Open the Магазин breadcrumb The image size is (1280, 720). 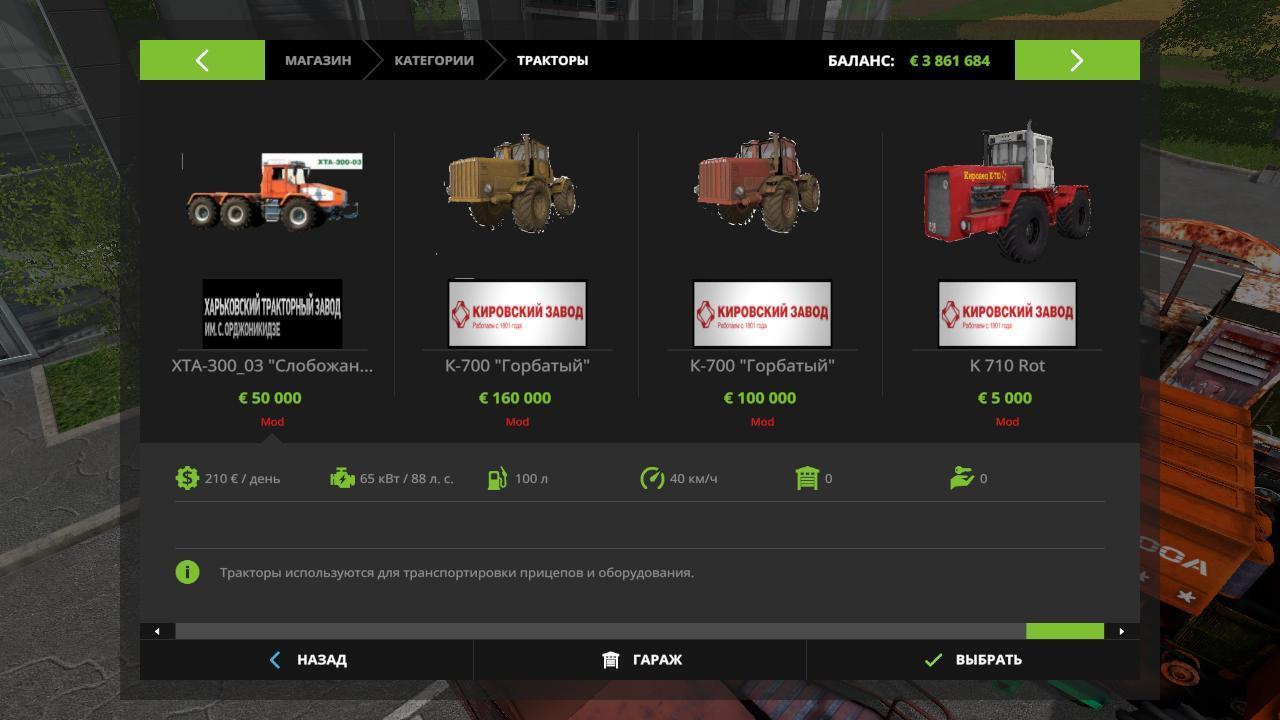[317, 60]
